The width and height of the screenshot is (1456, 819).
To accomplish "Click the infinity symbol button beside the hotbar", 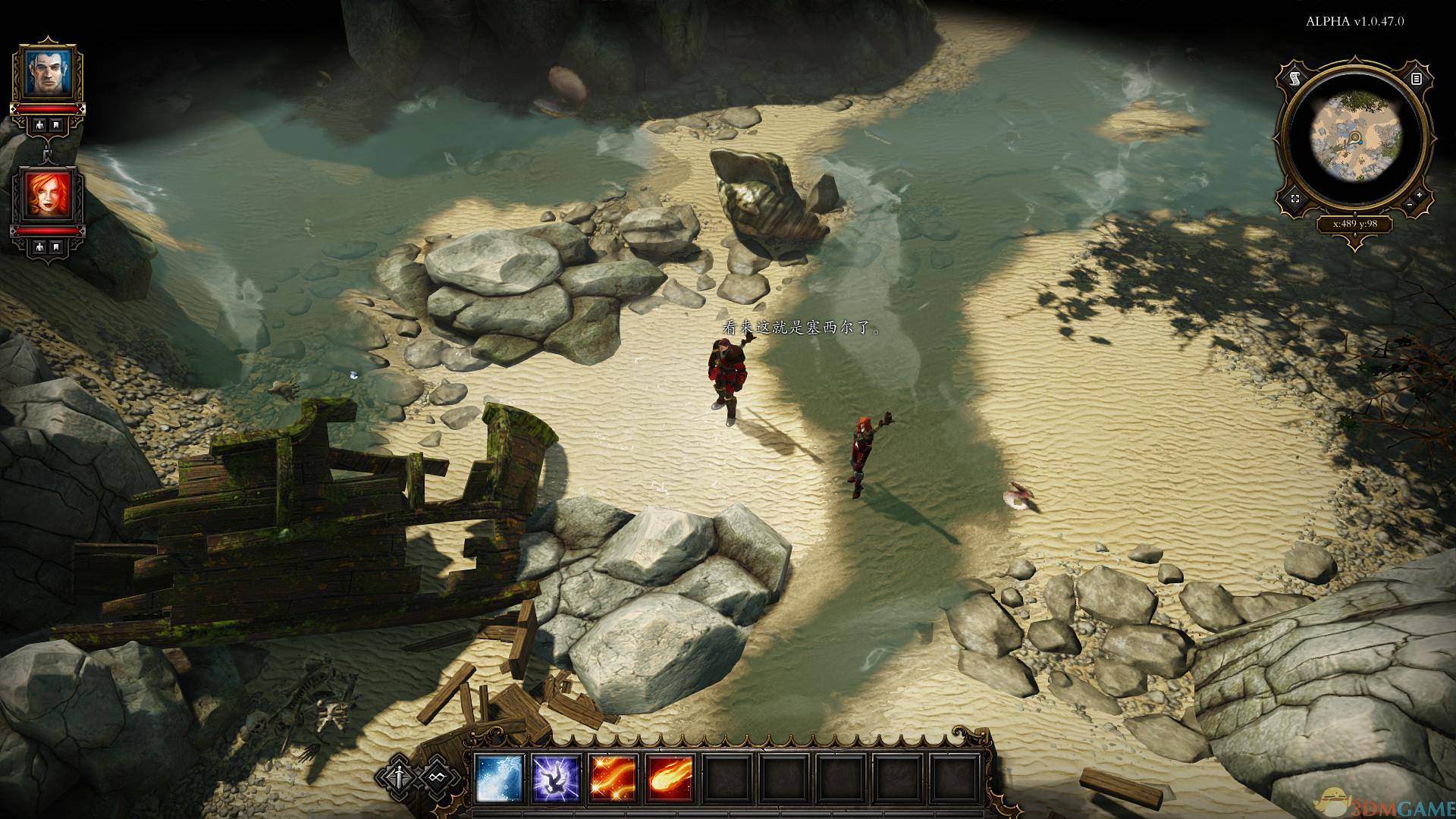I will (x=438, y=777).
